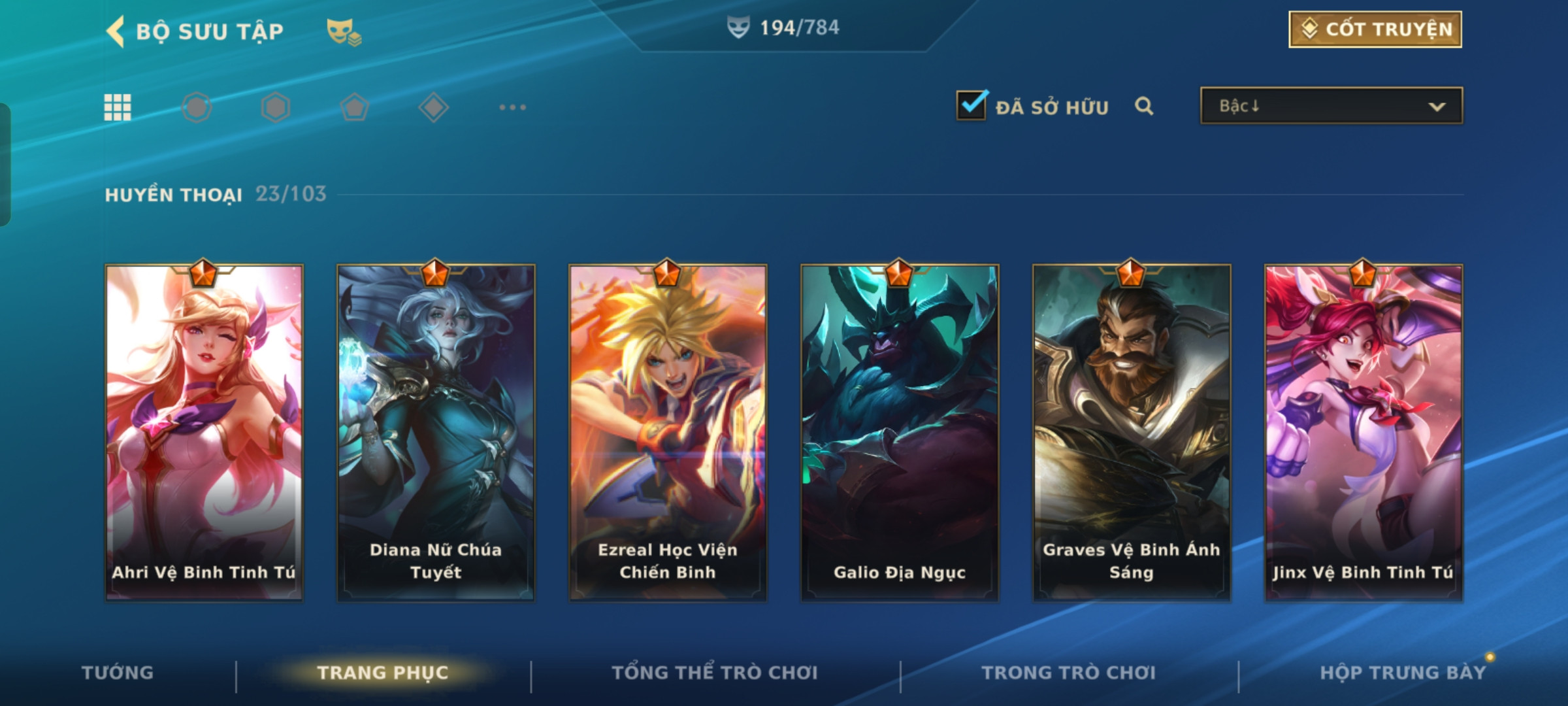Image resolution: width=1568 pixels, height=706 pixels.
Task: Open the Bậc sort dropdown
Action: point(1331,106)
